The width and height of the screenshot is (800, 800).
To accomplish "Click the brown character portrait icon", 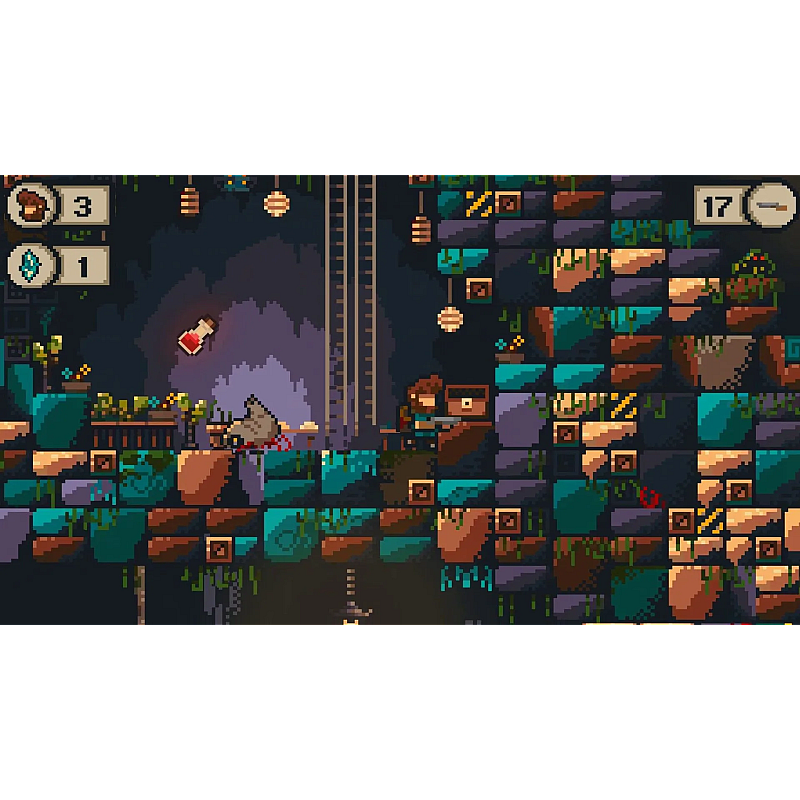I will click(31, 206).
